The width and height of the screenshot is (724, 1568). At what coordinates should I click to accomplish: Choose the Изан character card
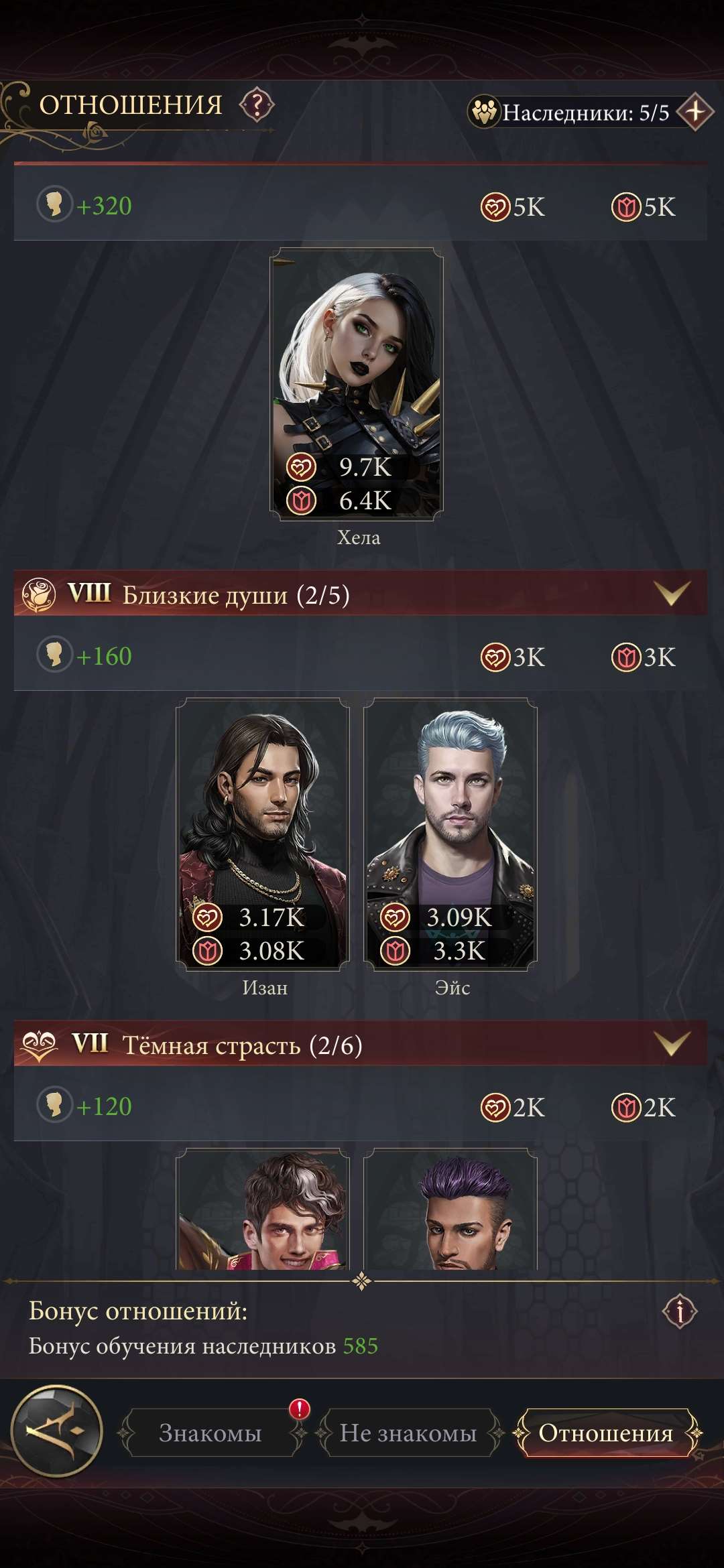(263, 833)
